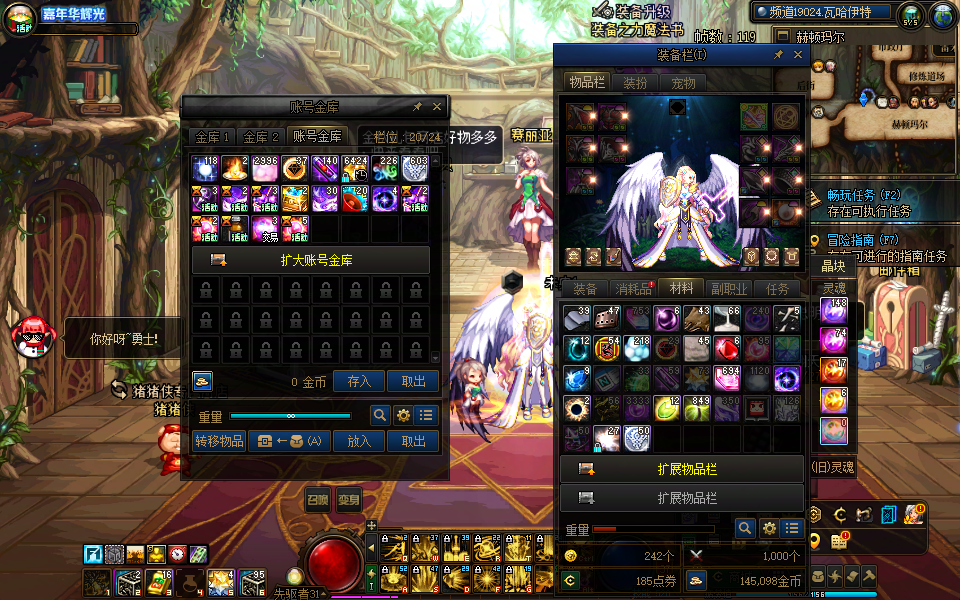
Task: Click 存入 to deposit gold
Action: [x=359, y=381]
